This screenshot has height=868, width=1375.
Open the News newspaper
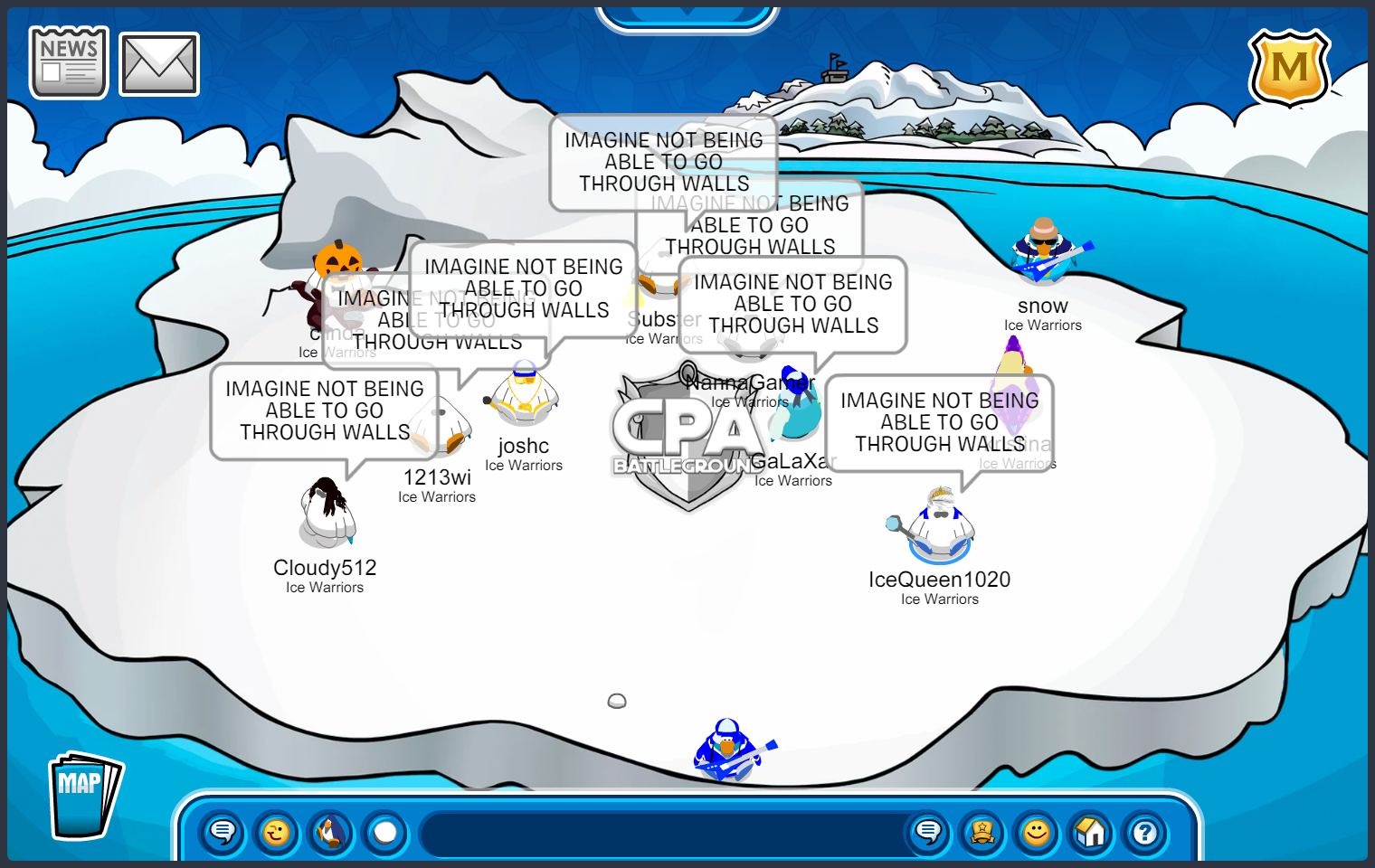pos(69,62)
